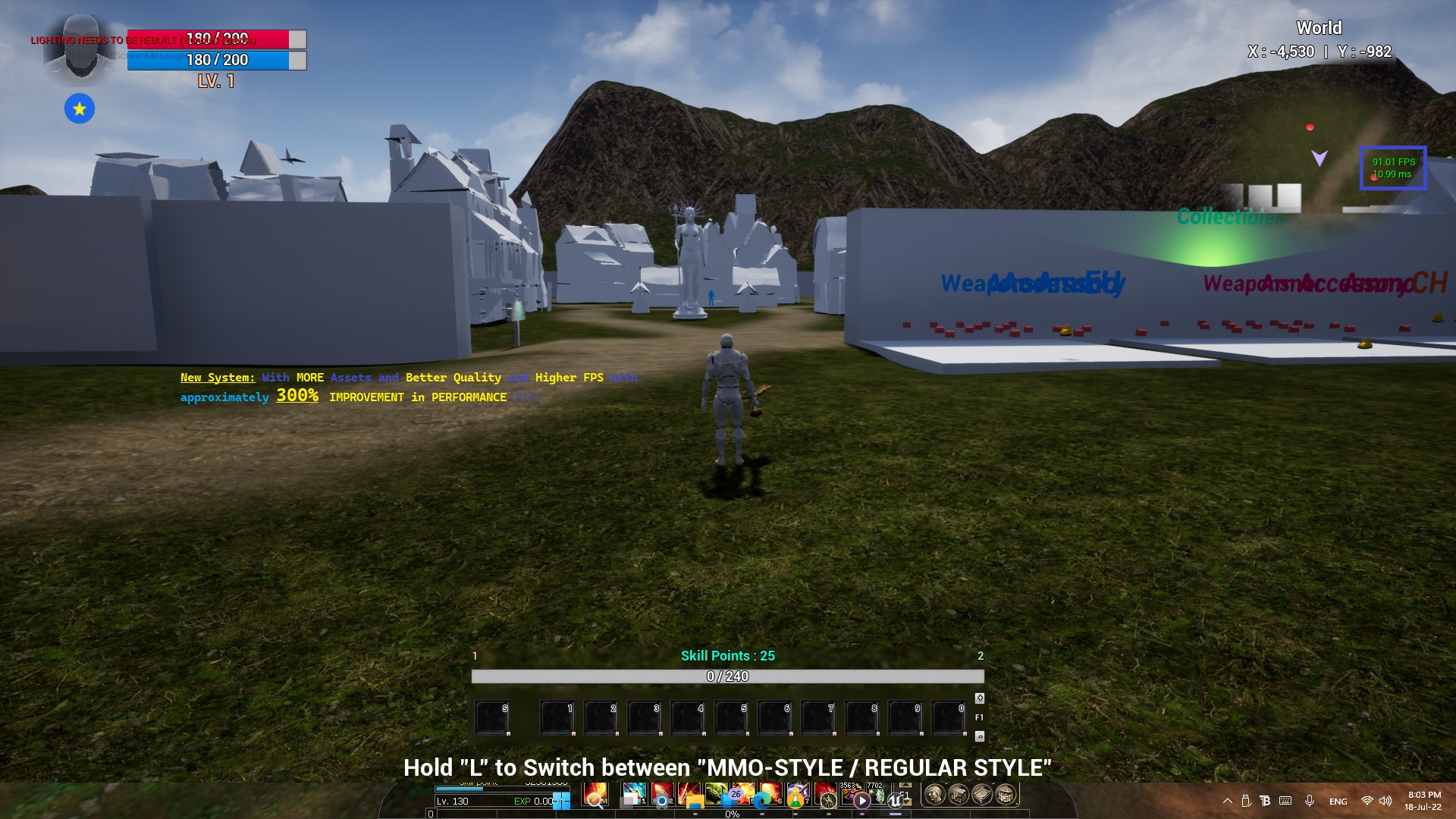Open the inventory bag icon on the MMO bar

coord(958,794)
